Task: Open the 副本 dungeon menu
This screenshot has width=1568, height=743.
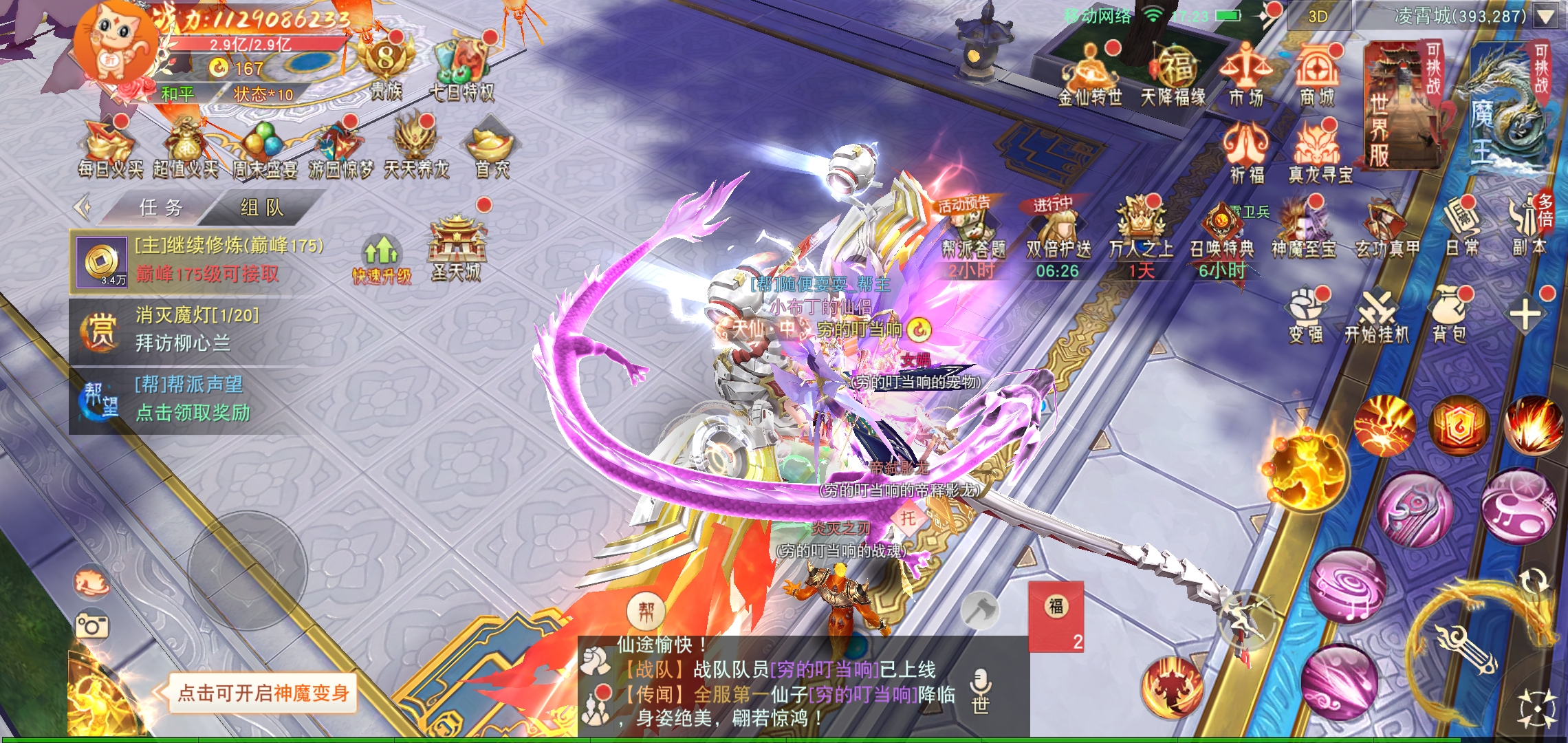Action: tap(1527, 228)
